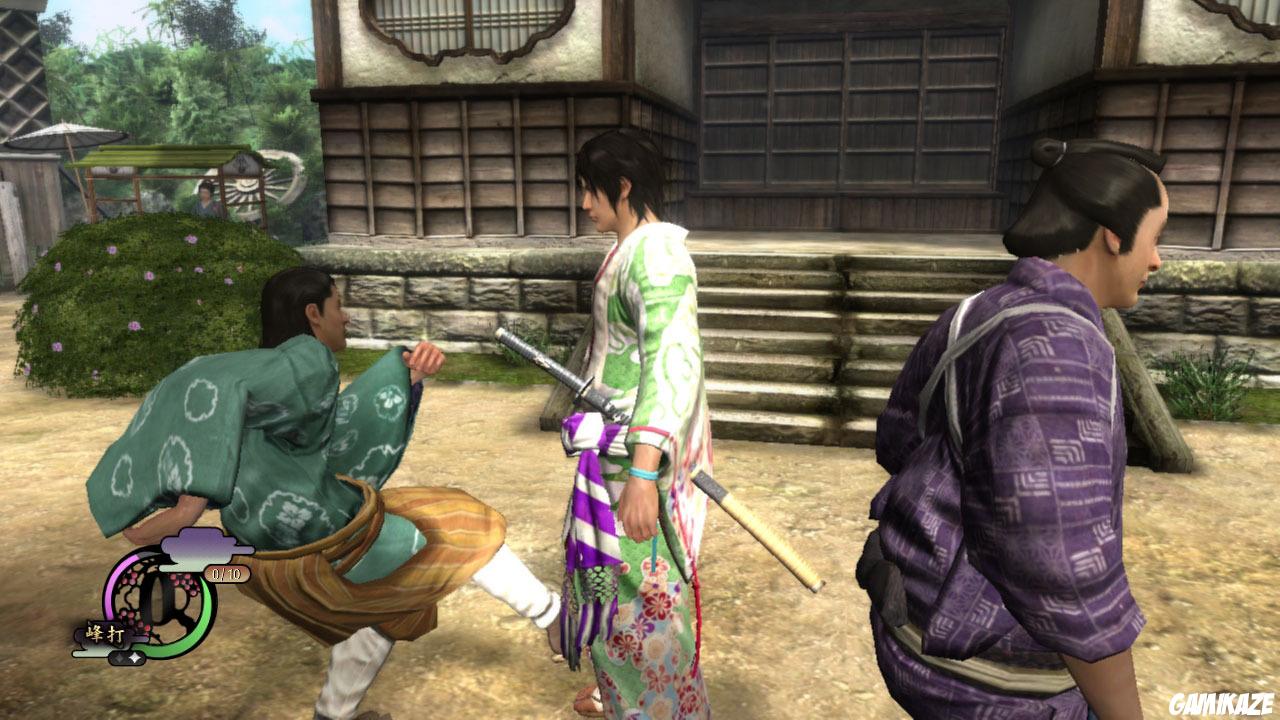Click the dark diamond icon beside the sparkle

click(119, 657)
